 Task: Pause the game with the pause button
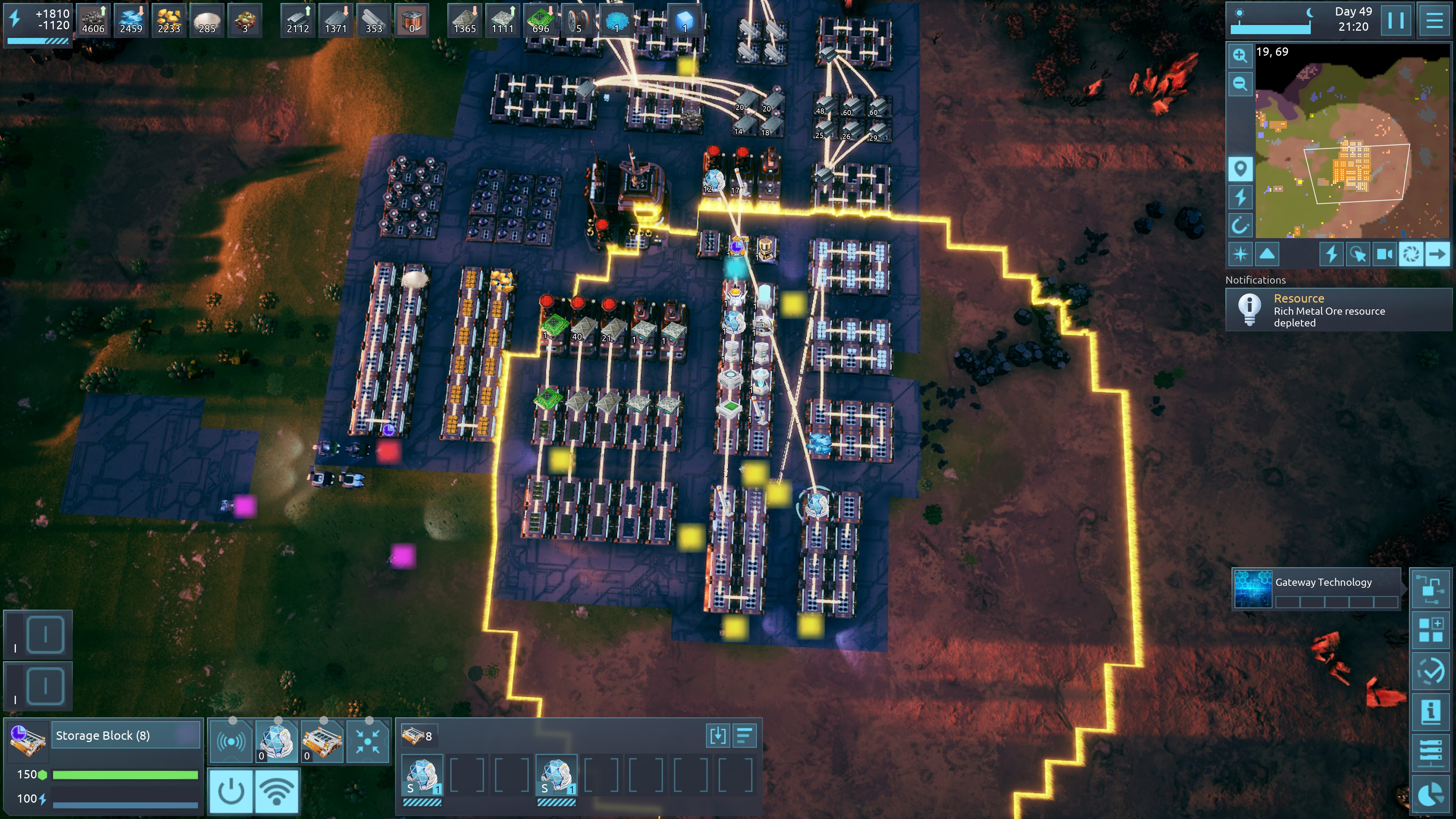click(x=1395, y=20)
